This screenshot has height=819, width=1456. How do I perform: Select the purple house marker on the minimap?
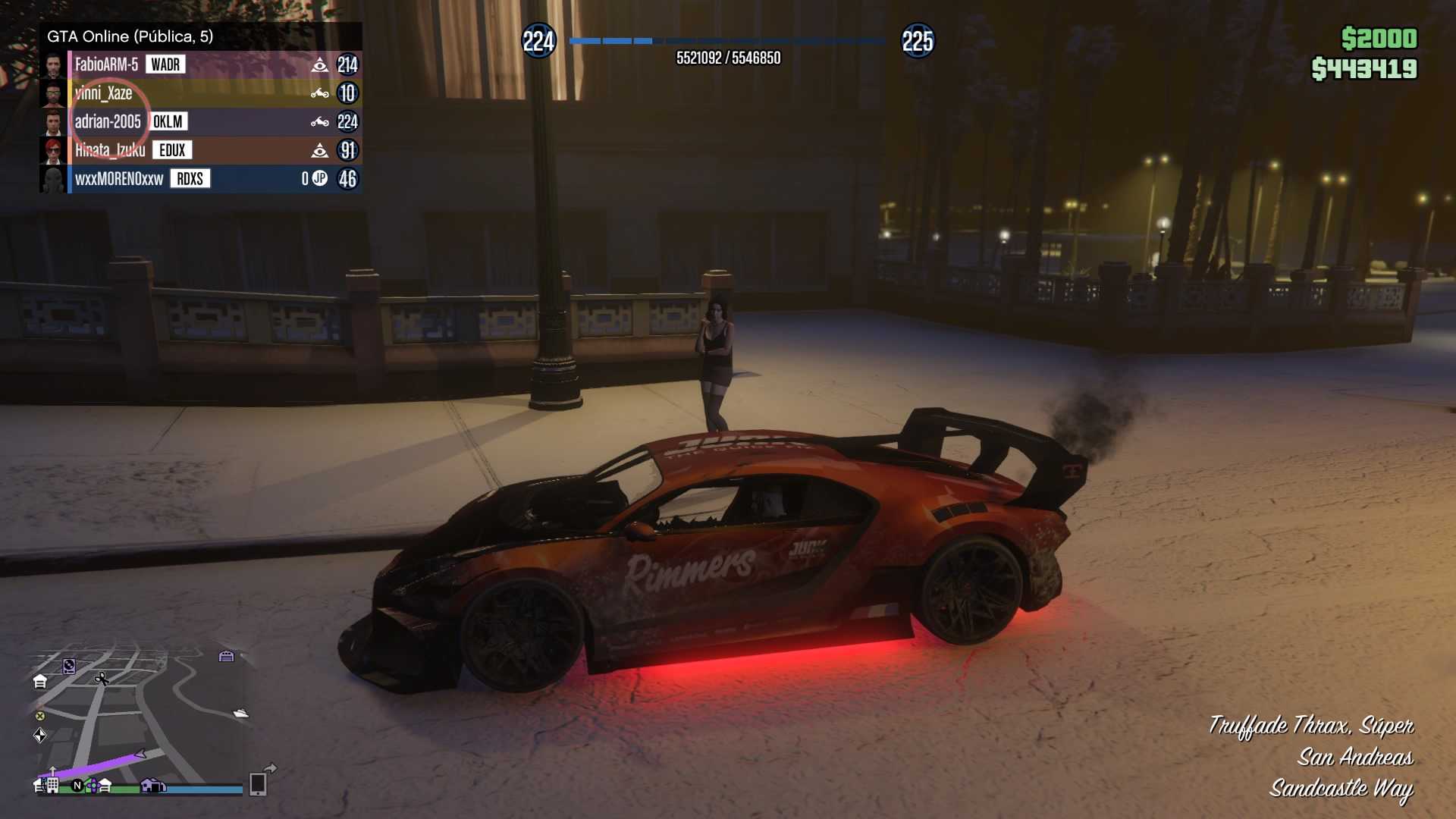(152, 786)
